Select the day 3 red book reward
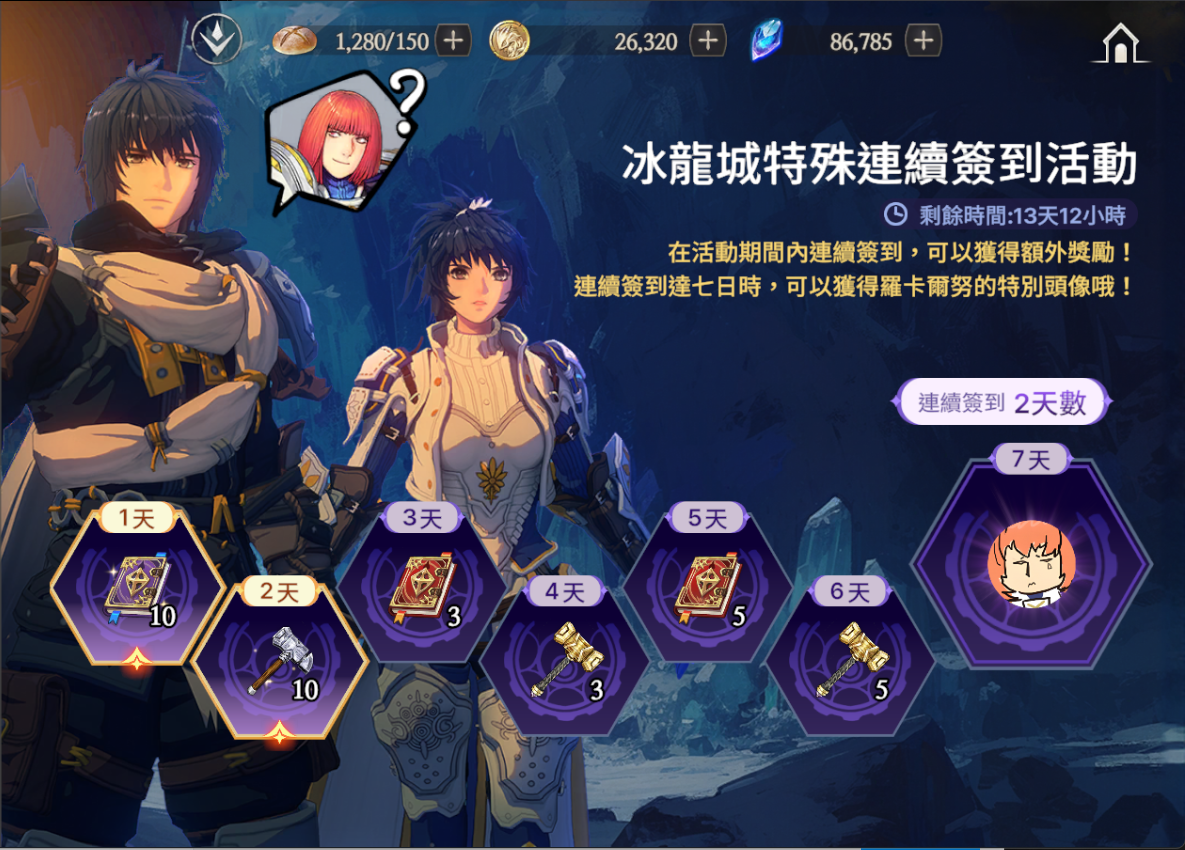The height and width of the screenshot is (850, 1185). point(423,592)
